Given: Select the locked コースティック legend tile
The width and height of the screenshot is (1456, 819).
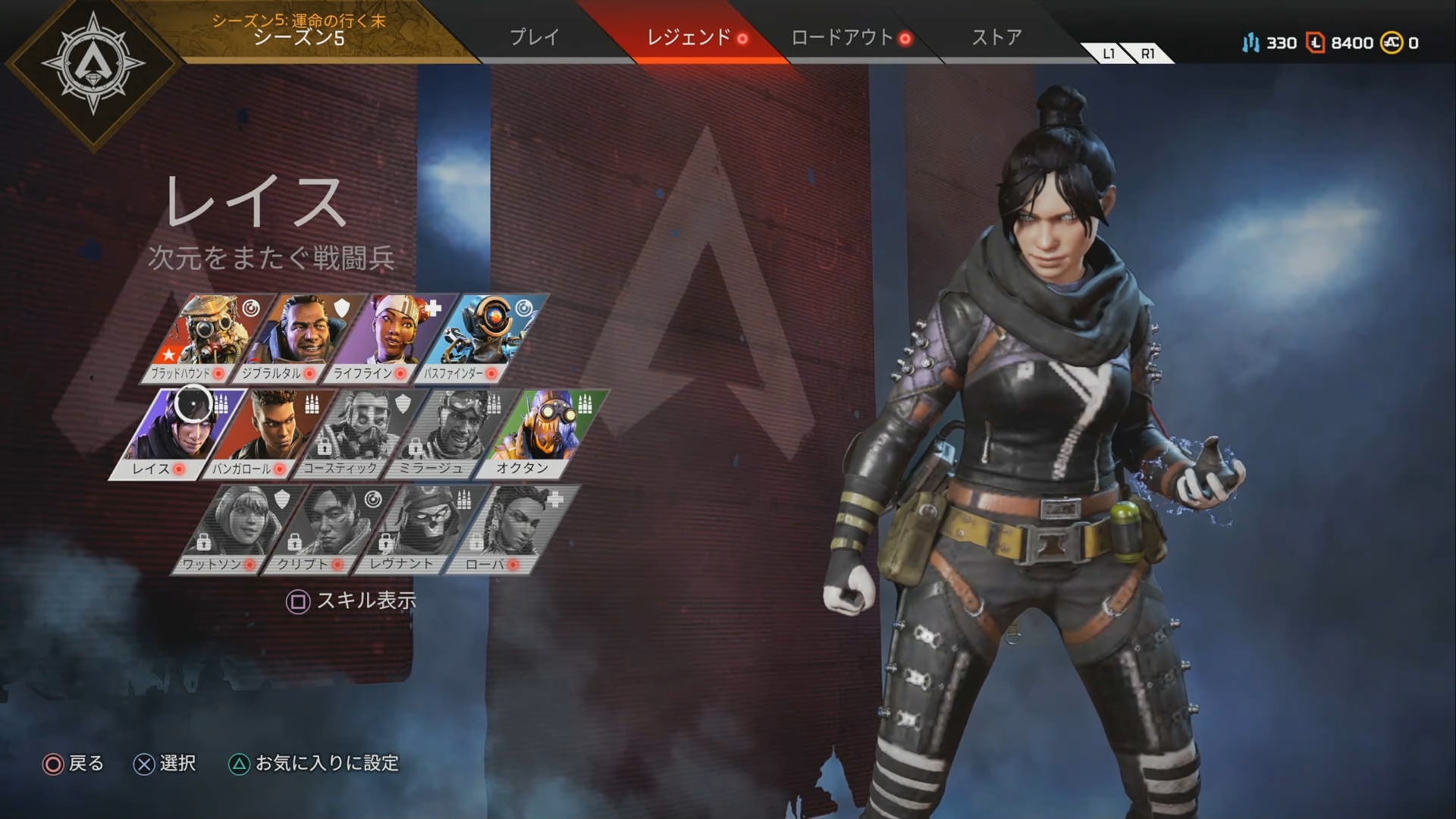Looking at the screenshot, I should (x=360, y=434).
